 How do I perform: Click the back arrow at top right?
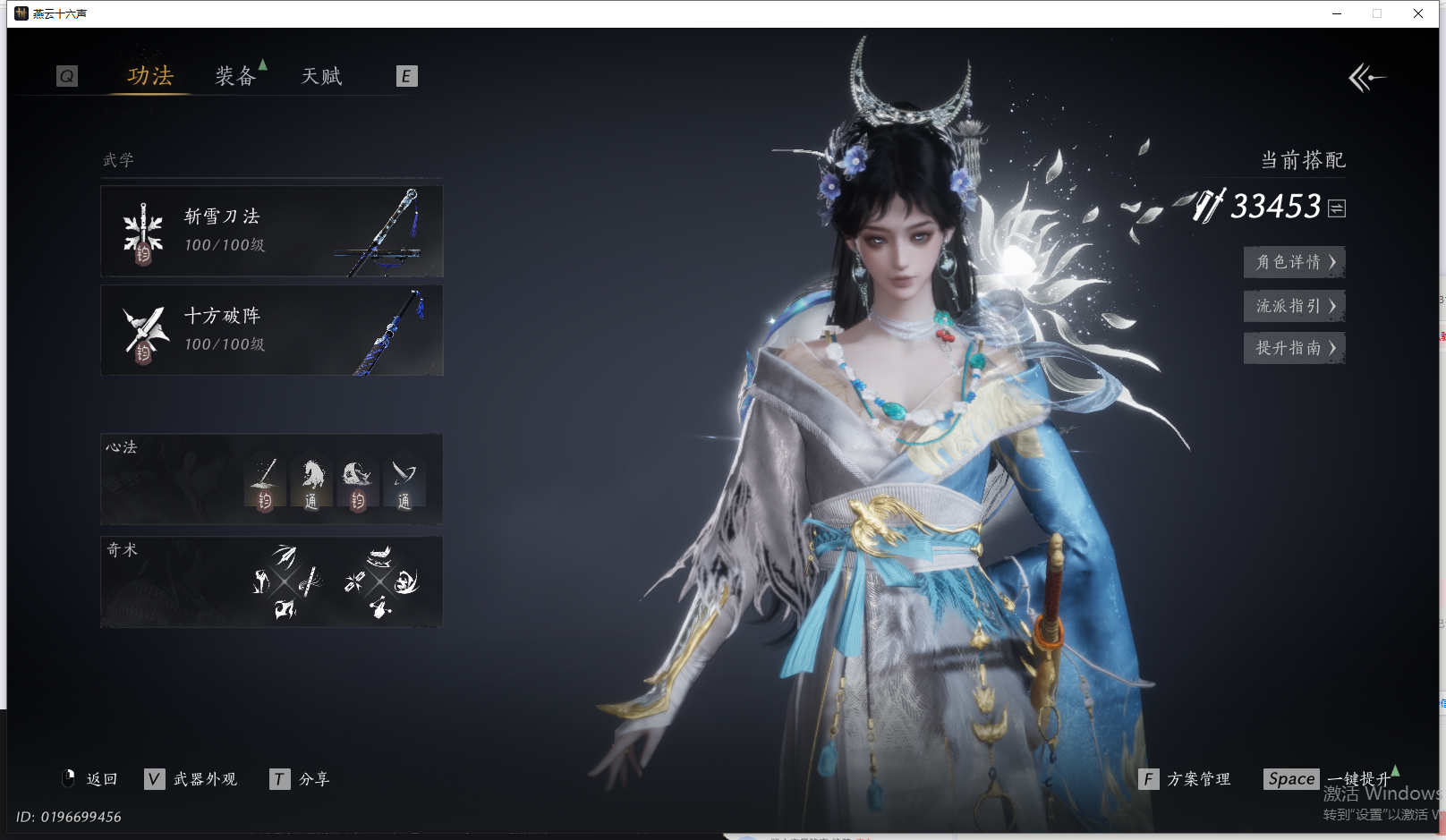click(1366, 78)
